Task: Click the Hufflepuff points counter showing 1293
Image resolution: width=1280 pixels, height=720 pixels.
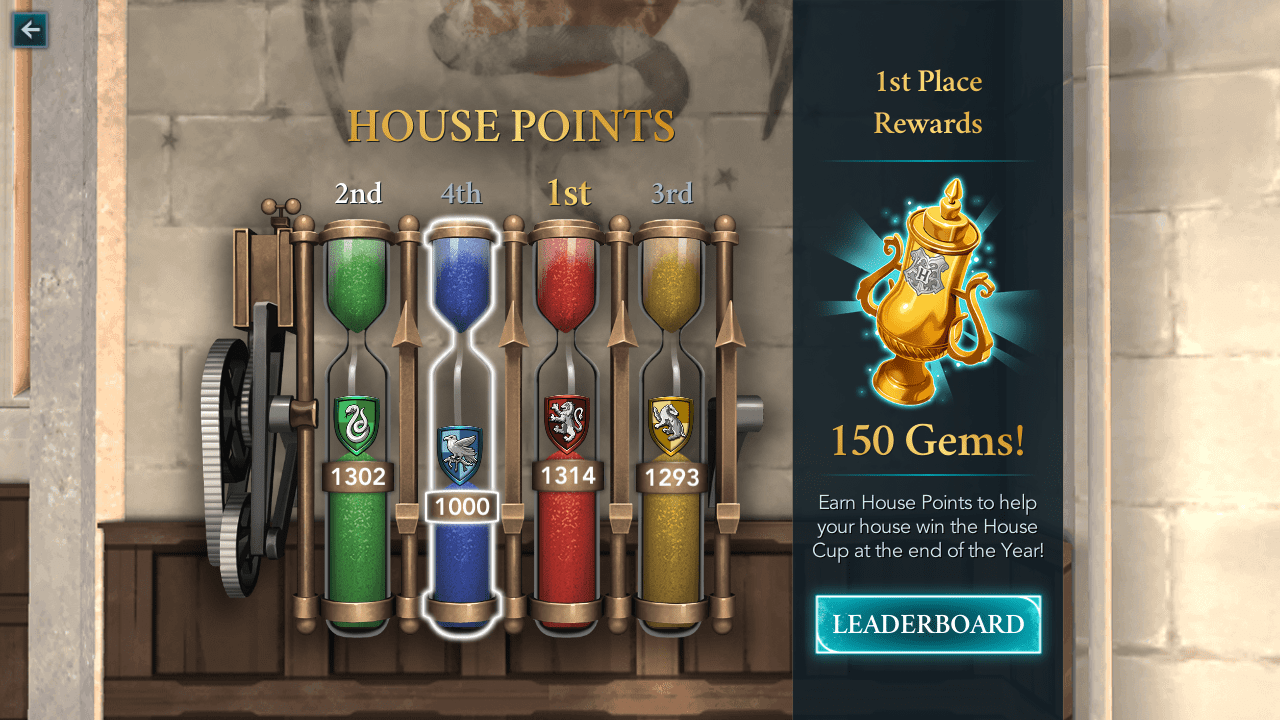Action: pyautogui.click(x=671, y=478)
